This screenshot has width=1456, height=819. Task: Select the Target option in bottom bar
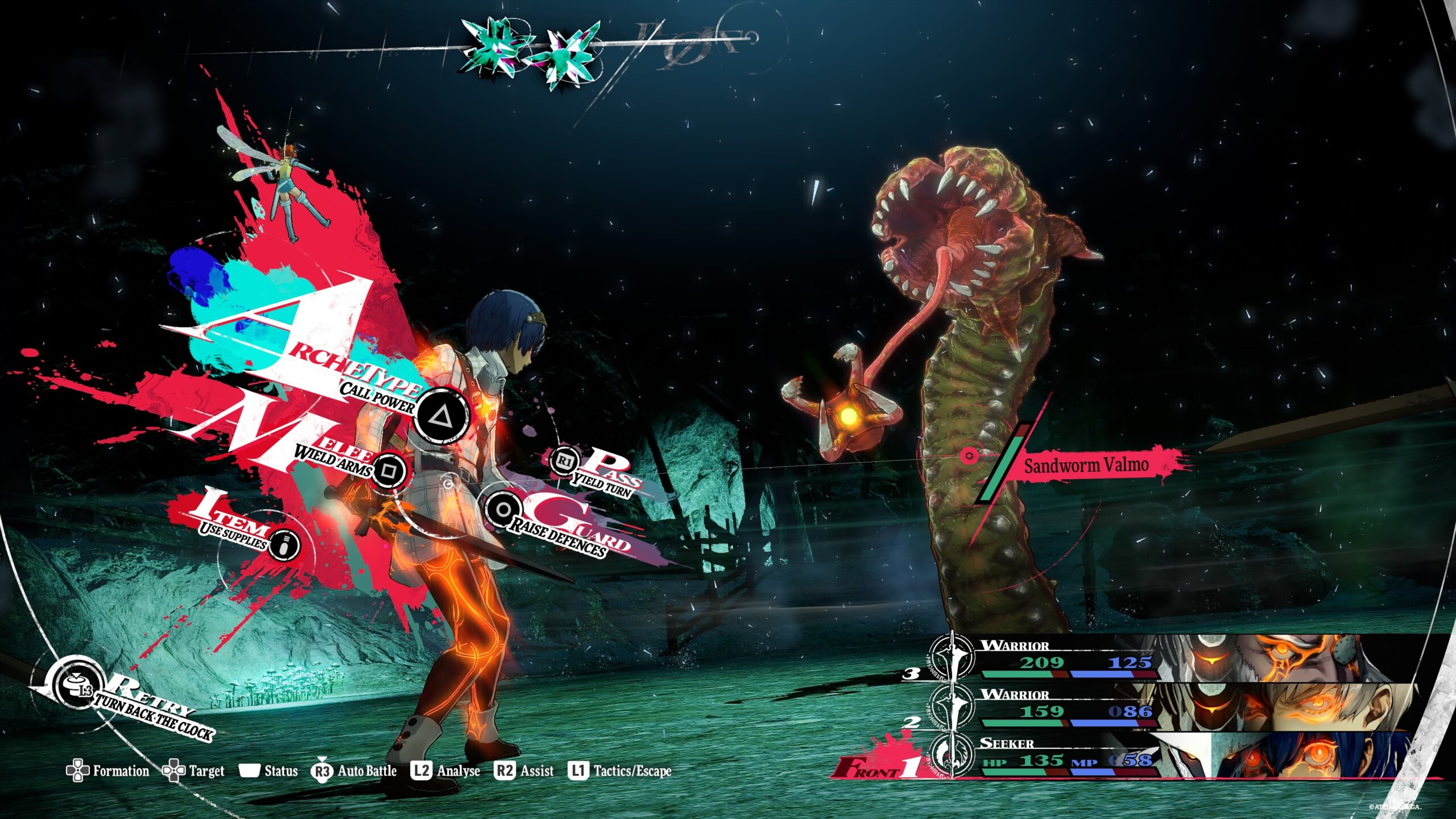pos(194,771)
